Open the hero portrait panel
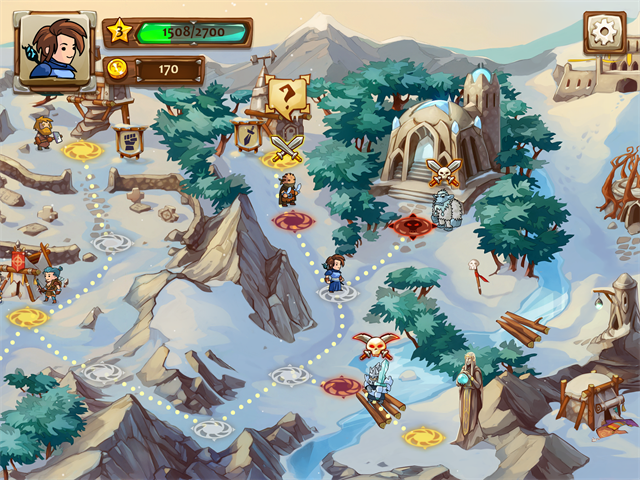The image size is (640, 480). [x=55, y=48]
